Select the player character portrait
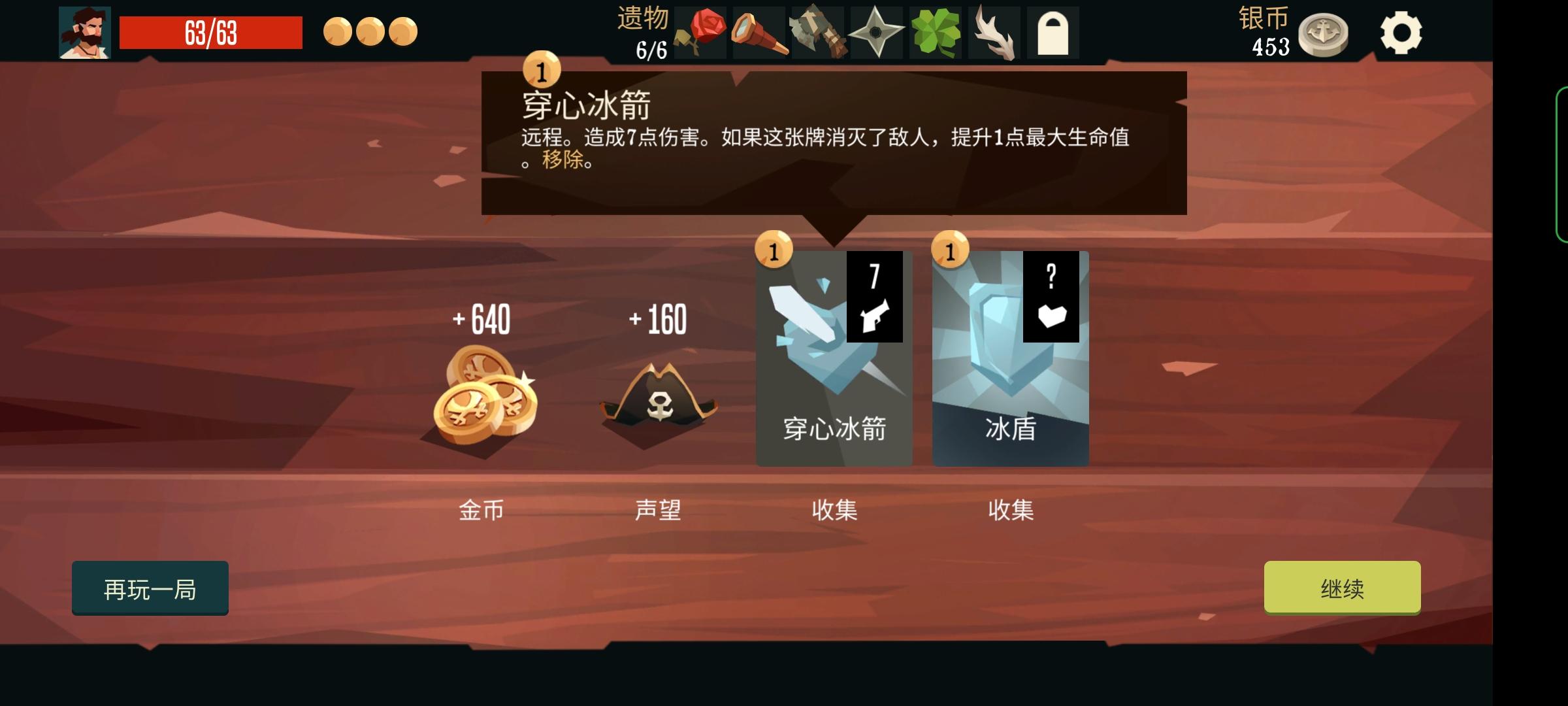This screenshot has height=706, width=1568. [x=84, y=30]
